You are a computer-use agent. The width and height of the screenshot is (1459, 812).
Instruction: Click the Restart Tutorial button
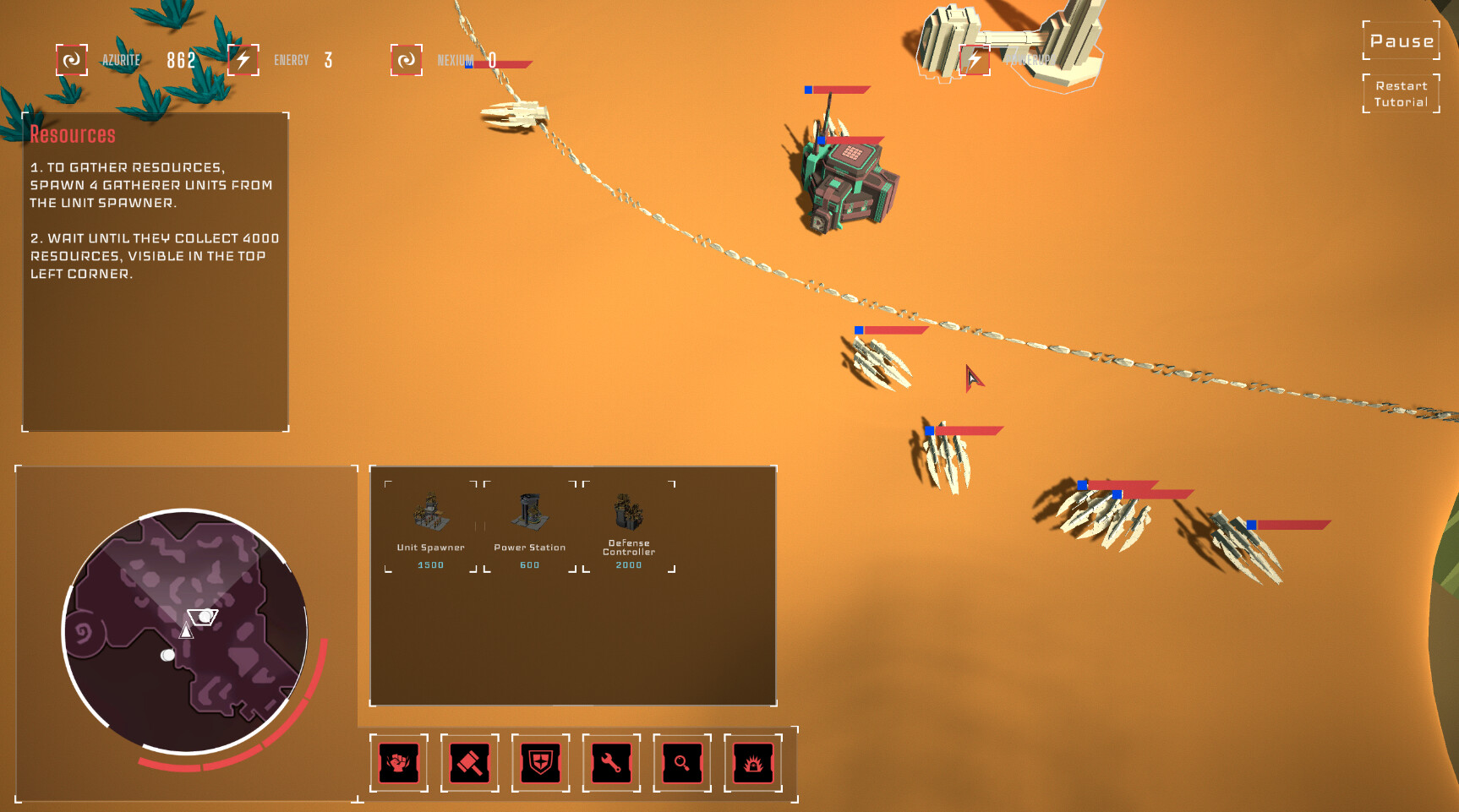click(1401, 93)
